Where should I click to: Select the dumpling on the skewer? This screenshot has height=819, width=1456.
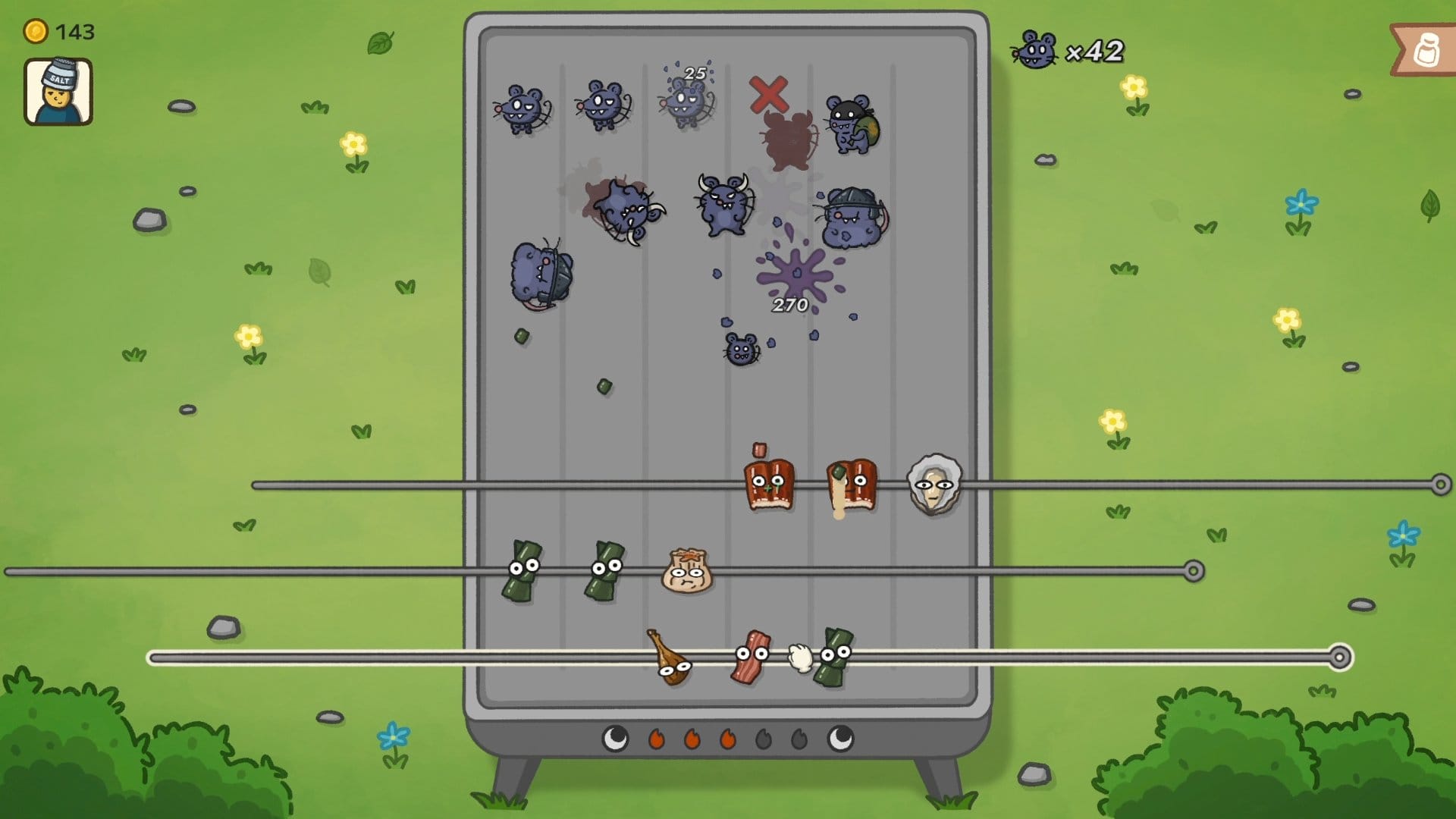687,572
